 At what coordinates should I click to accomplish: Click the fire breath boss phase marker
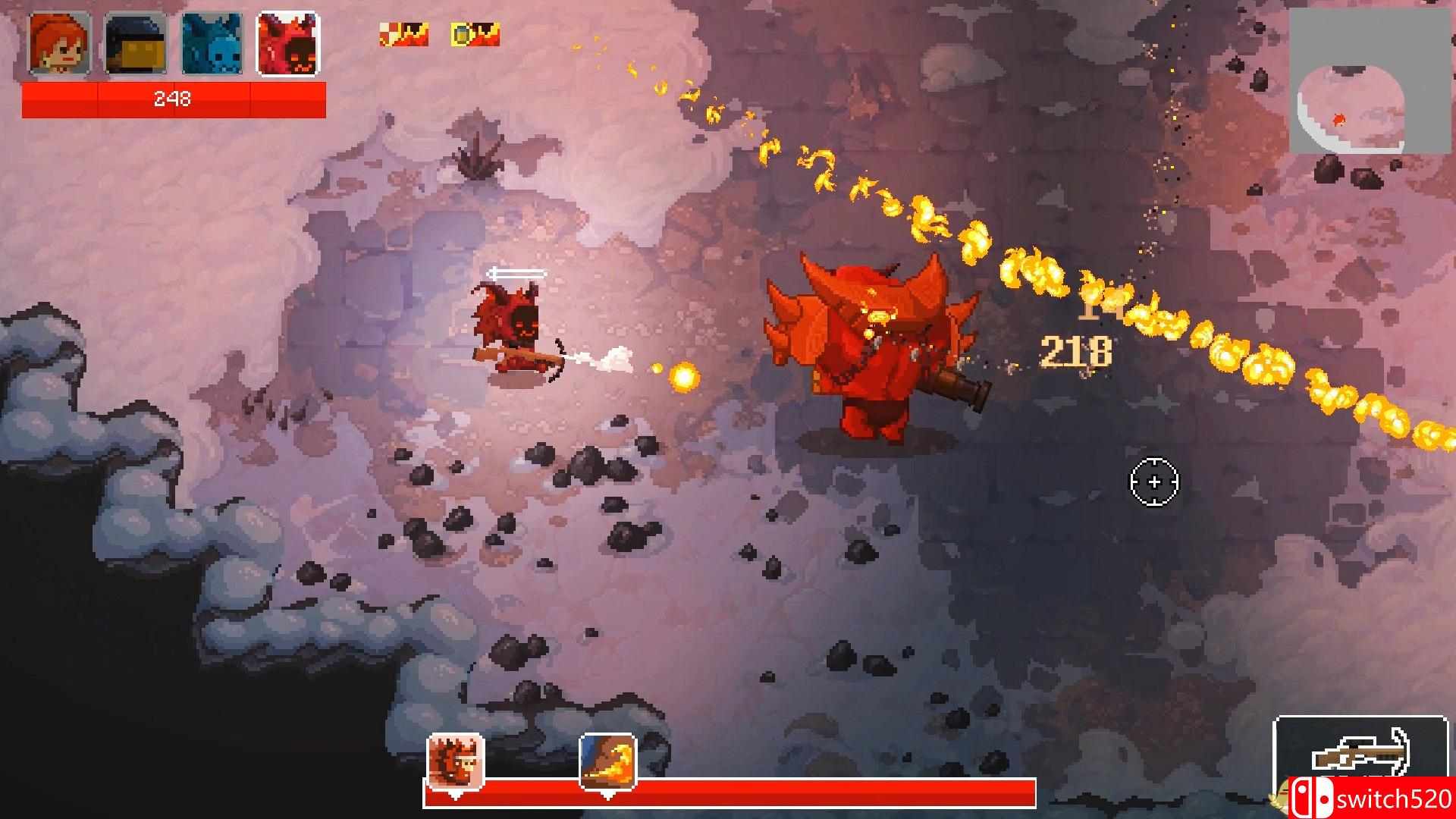(x=607, y=761)
